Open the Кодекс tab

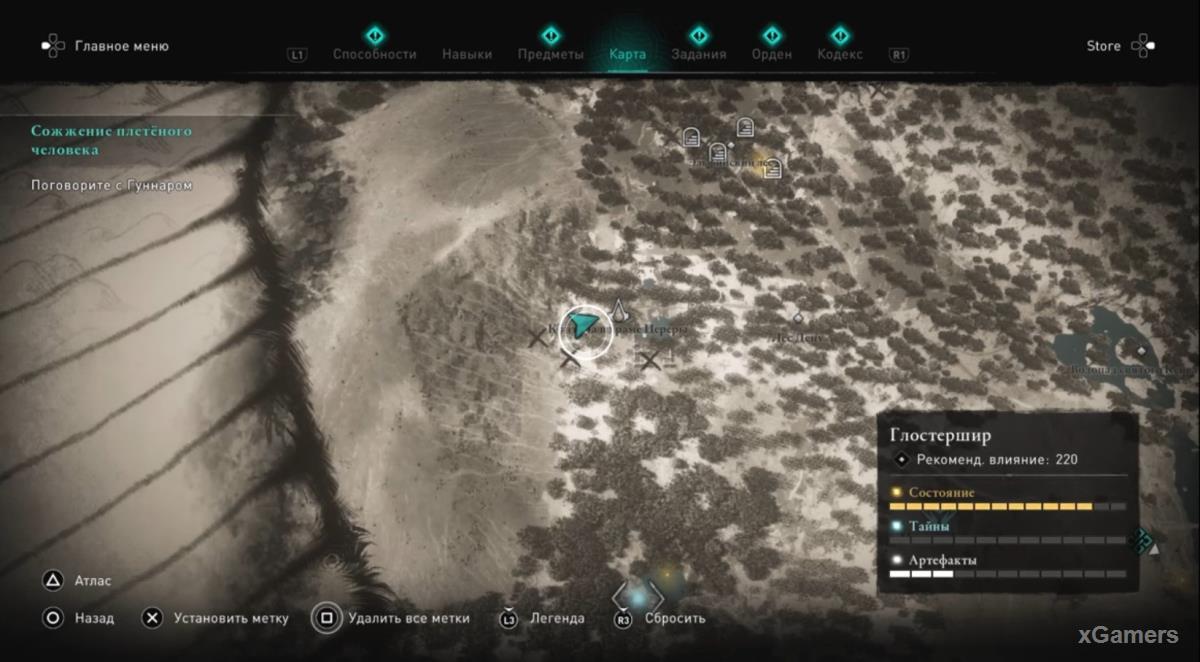[x=839, y=54]
